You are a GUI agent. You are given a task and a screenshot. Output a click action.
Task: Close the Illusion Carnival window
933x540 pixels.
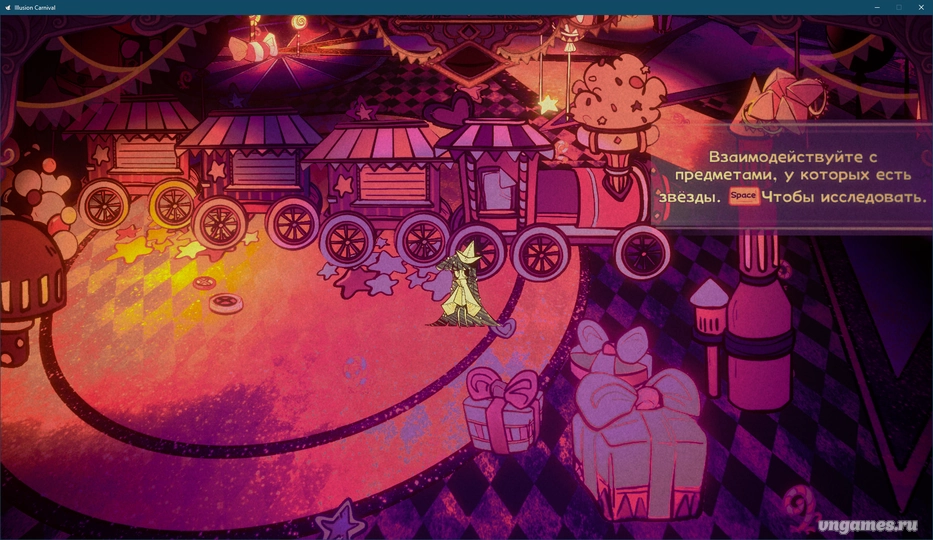tap(920, 7)
